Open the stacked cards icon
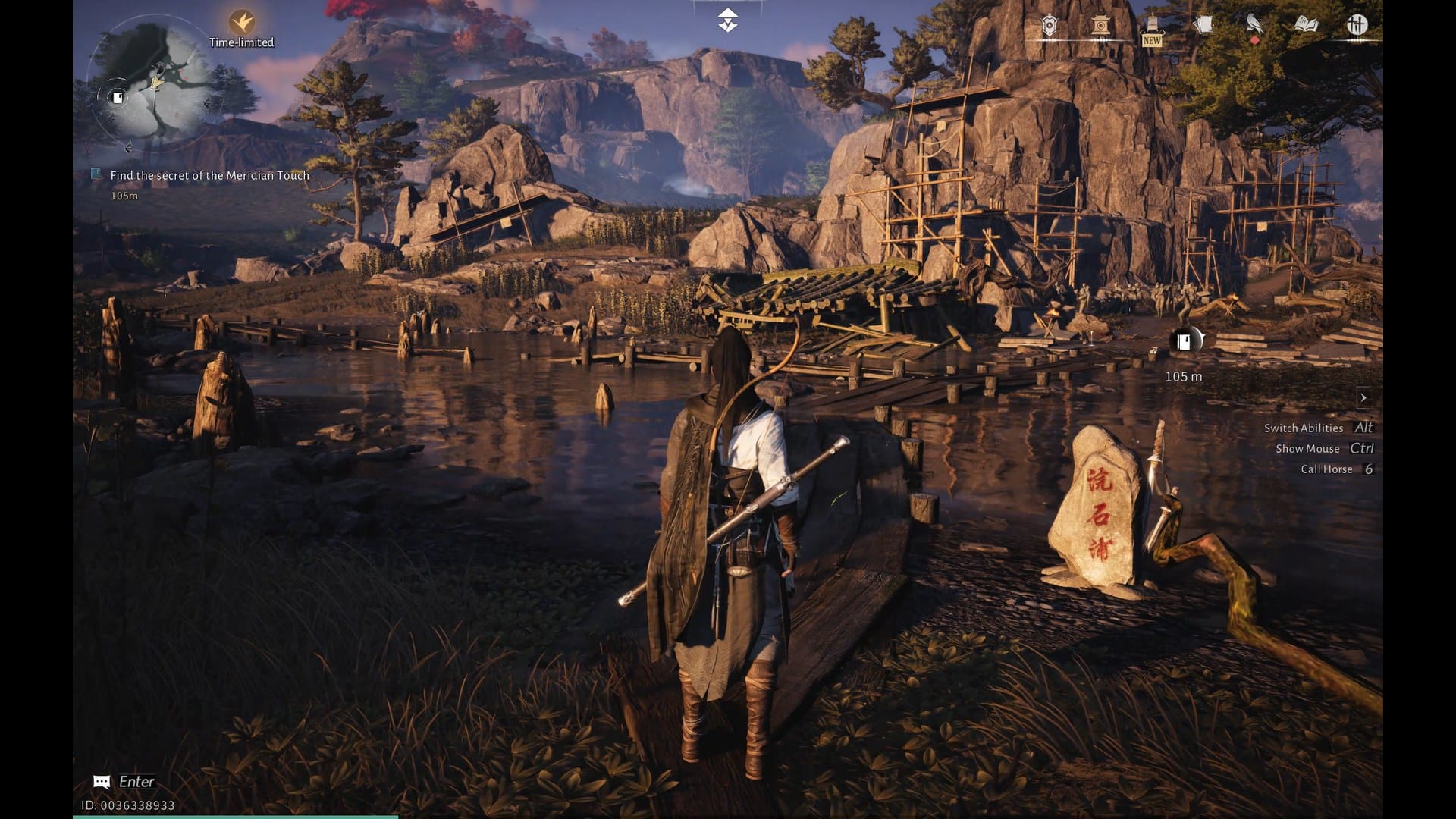The image size is (1456, 819). (1203, 26)
